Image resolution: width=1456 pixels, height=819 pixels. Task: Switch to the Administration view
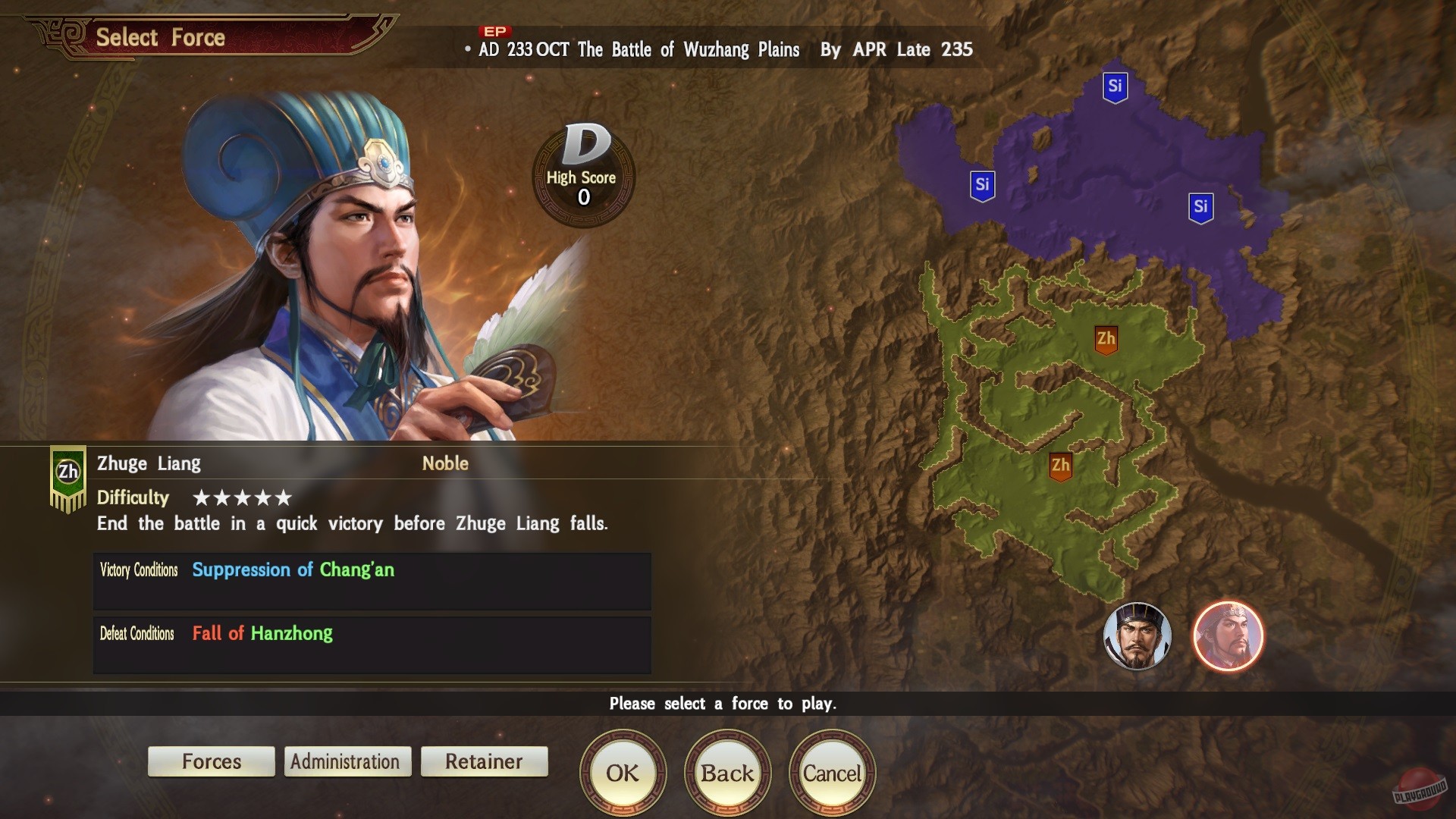(x=347, y=761)
